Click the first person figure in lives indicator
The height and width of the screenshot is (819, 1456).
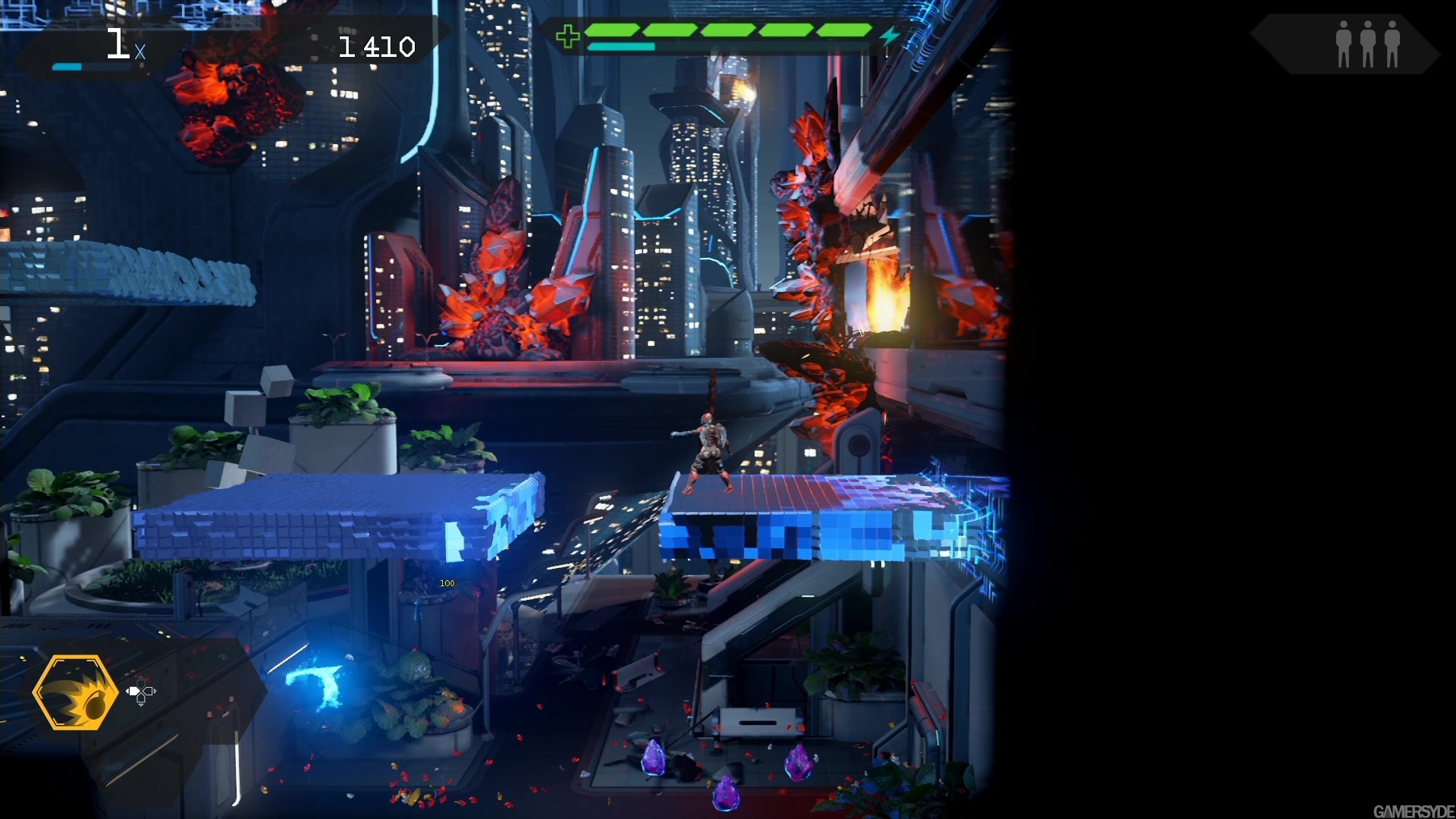click(1344, 43)
